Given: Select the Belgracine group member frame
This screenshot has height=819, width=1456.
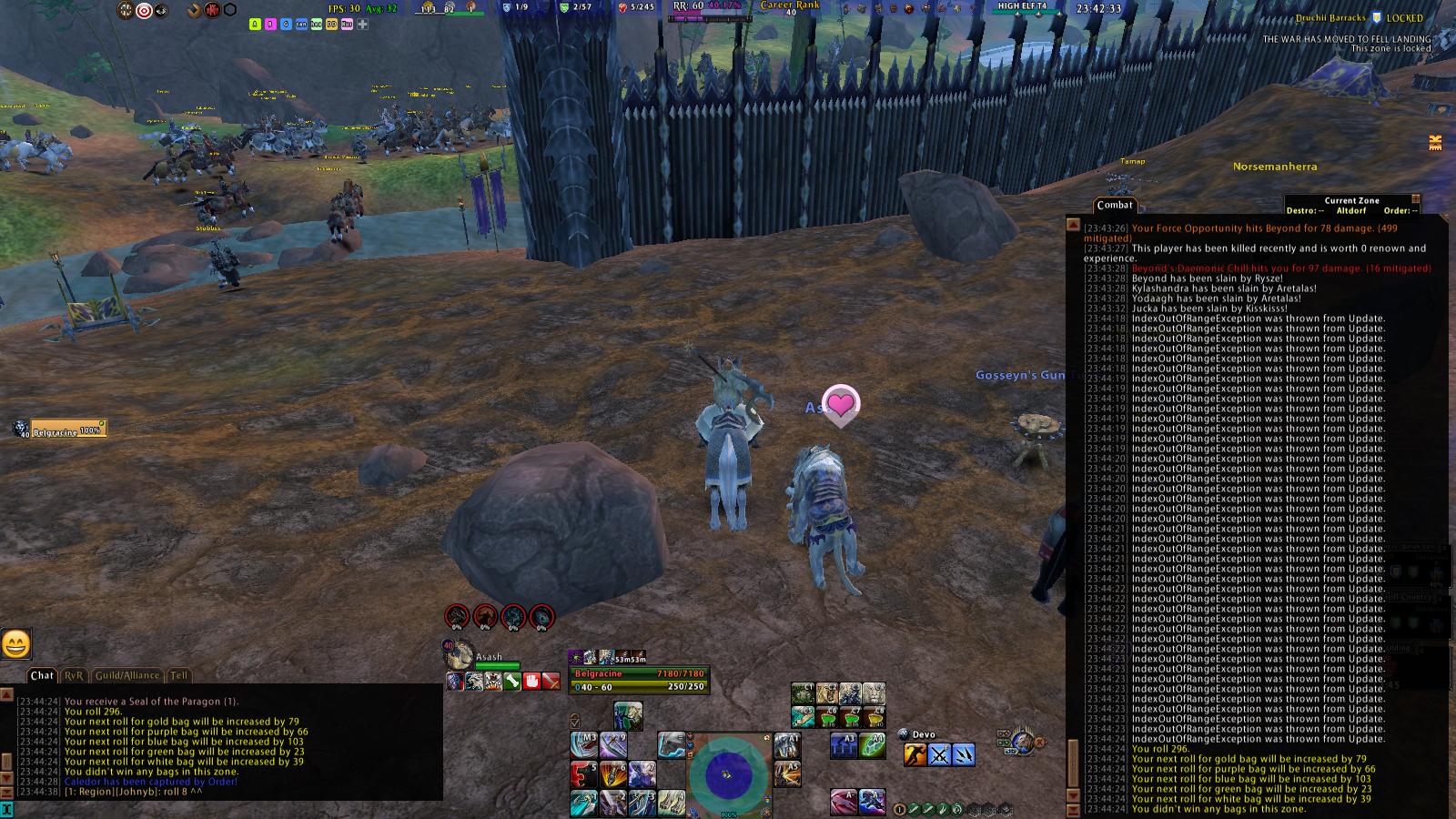Looking at the screenshot, I should pyautogui.click(x=68, y=429).
